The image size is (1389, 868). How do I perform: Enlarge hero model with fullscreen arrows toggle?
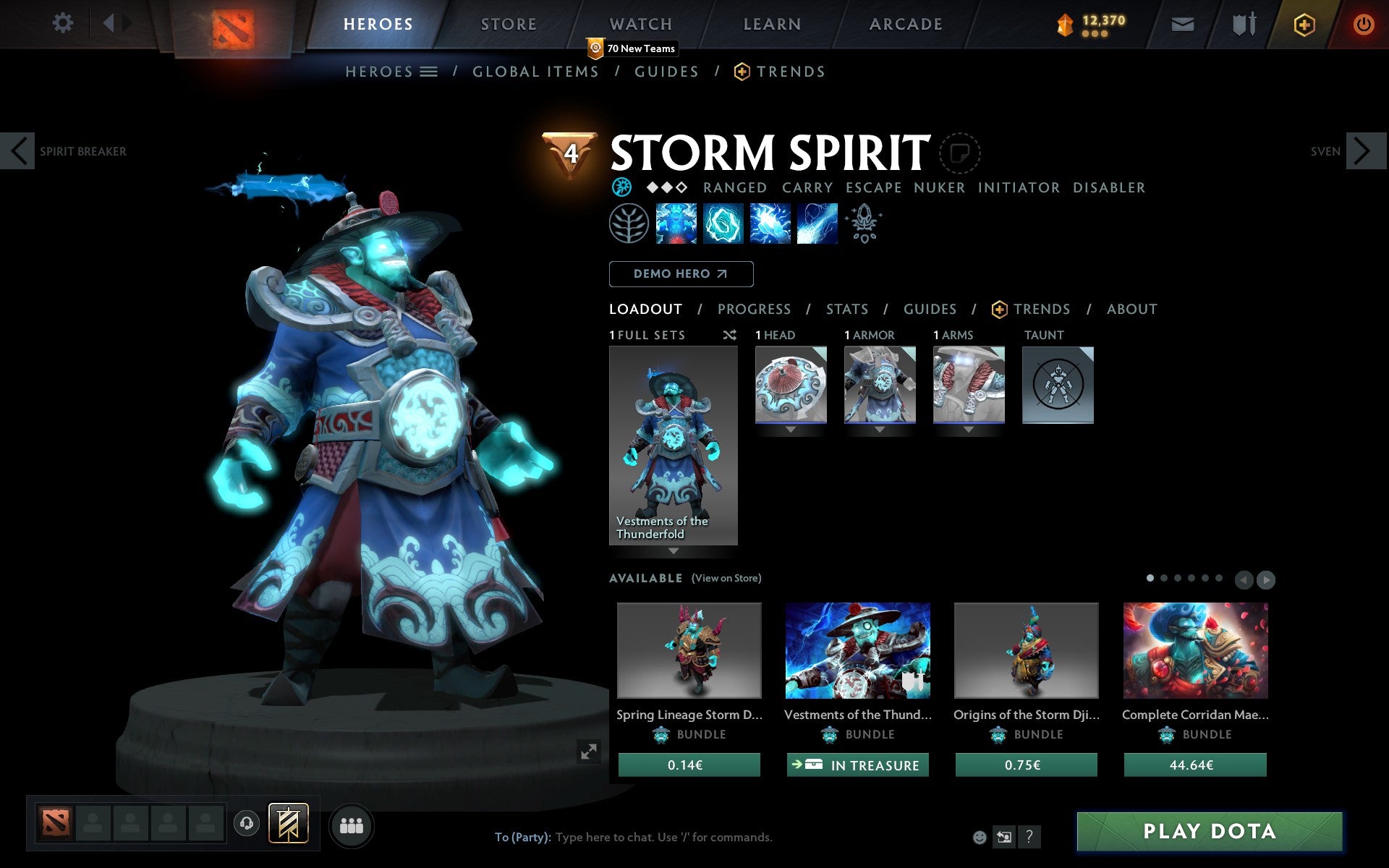tap(587, 752)
